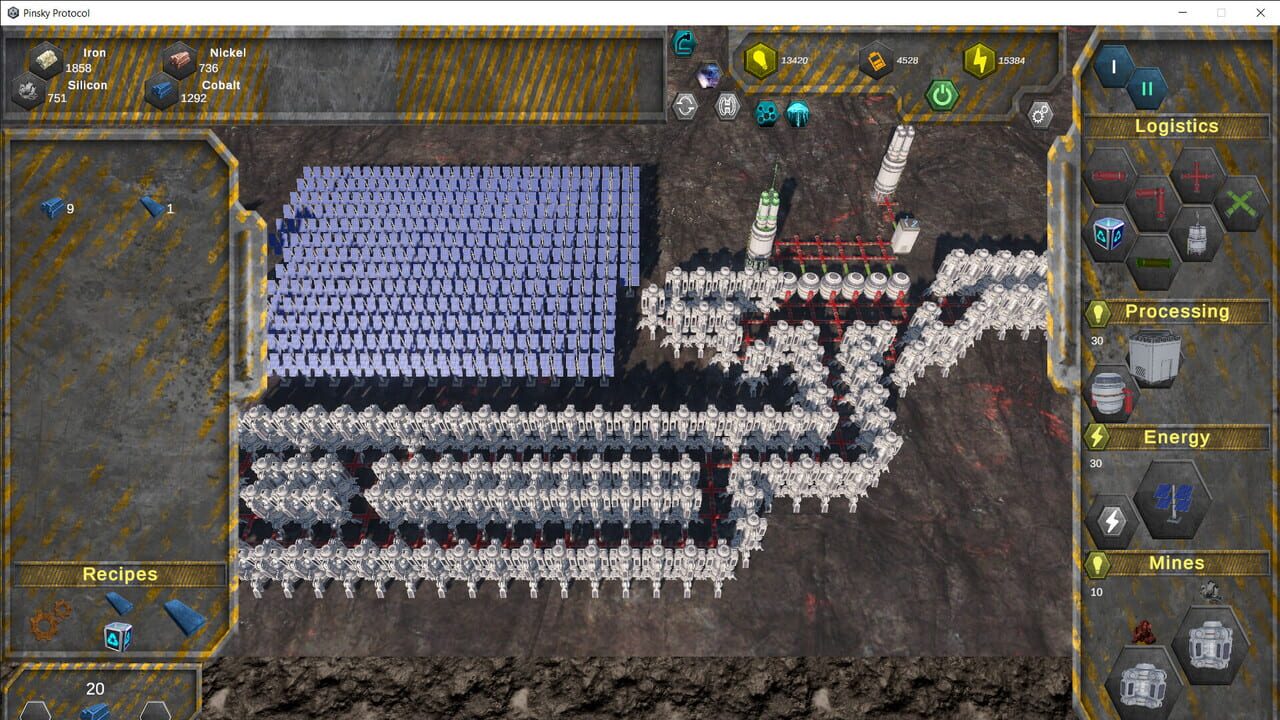
Task: Click the hexagonal H icon near the top
Action: (726, 104)
